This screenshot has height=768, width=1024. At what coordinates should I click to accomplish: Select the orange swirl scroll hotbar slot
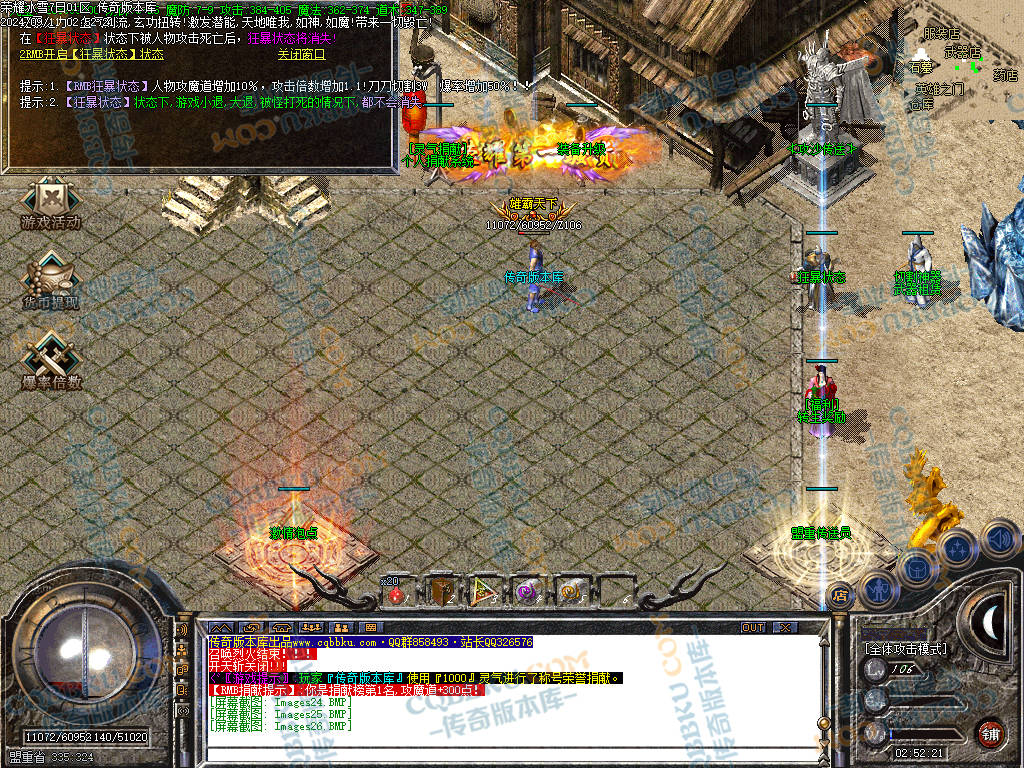[571, 592]
